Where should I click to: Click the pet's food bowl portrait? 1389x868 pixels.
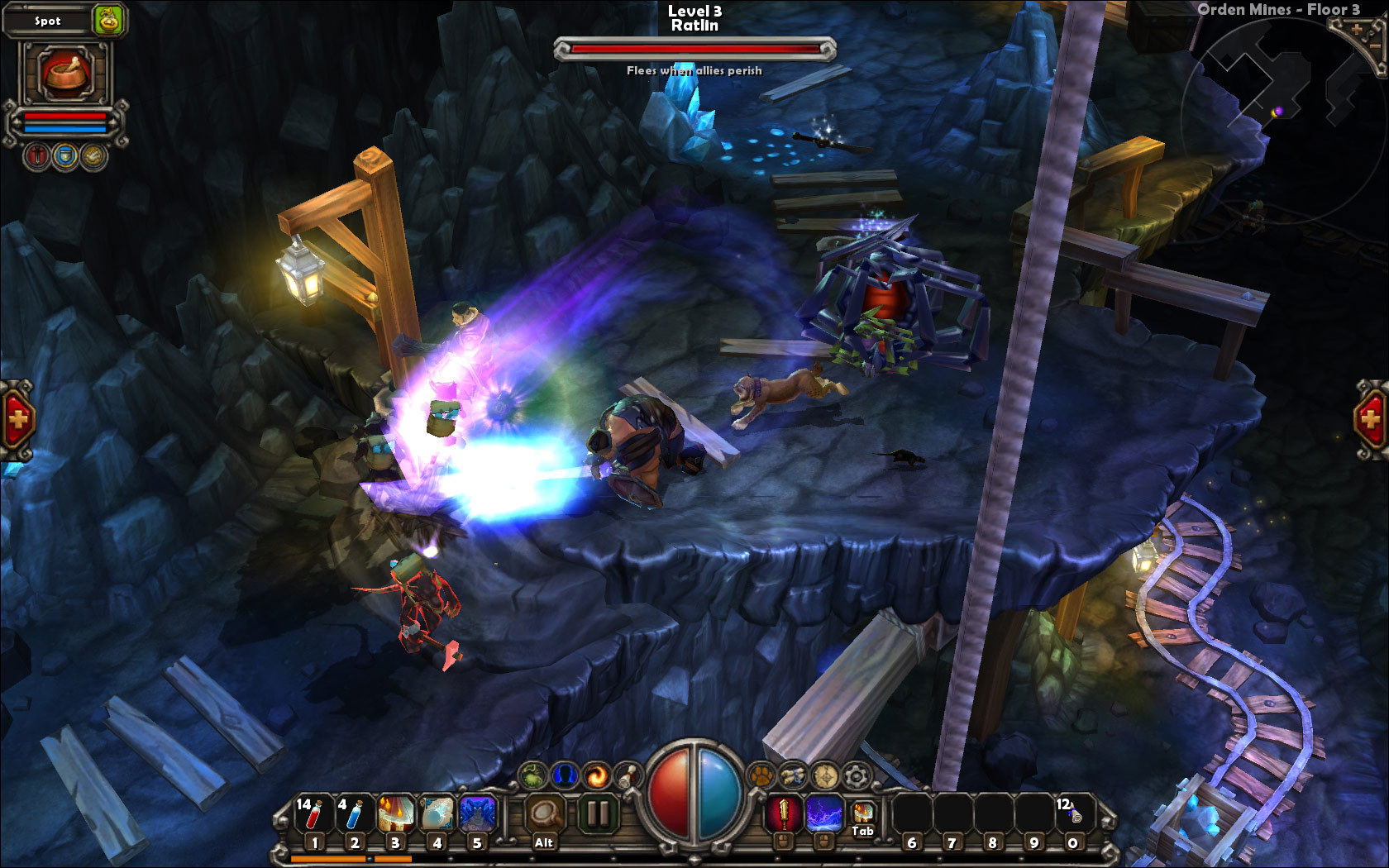coord(66,74)
